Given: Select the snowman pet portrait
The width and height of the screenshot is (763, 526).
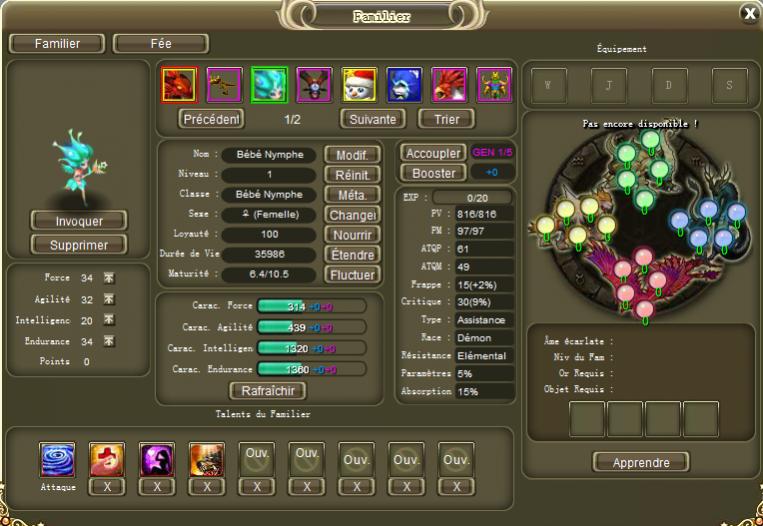Looking at the screenshot, I should pos(359,85).
